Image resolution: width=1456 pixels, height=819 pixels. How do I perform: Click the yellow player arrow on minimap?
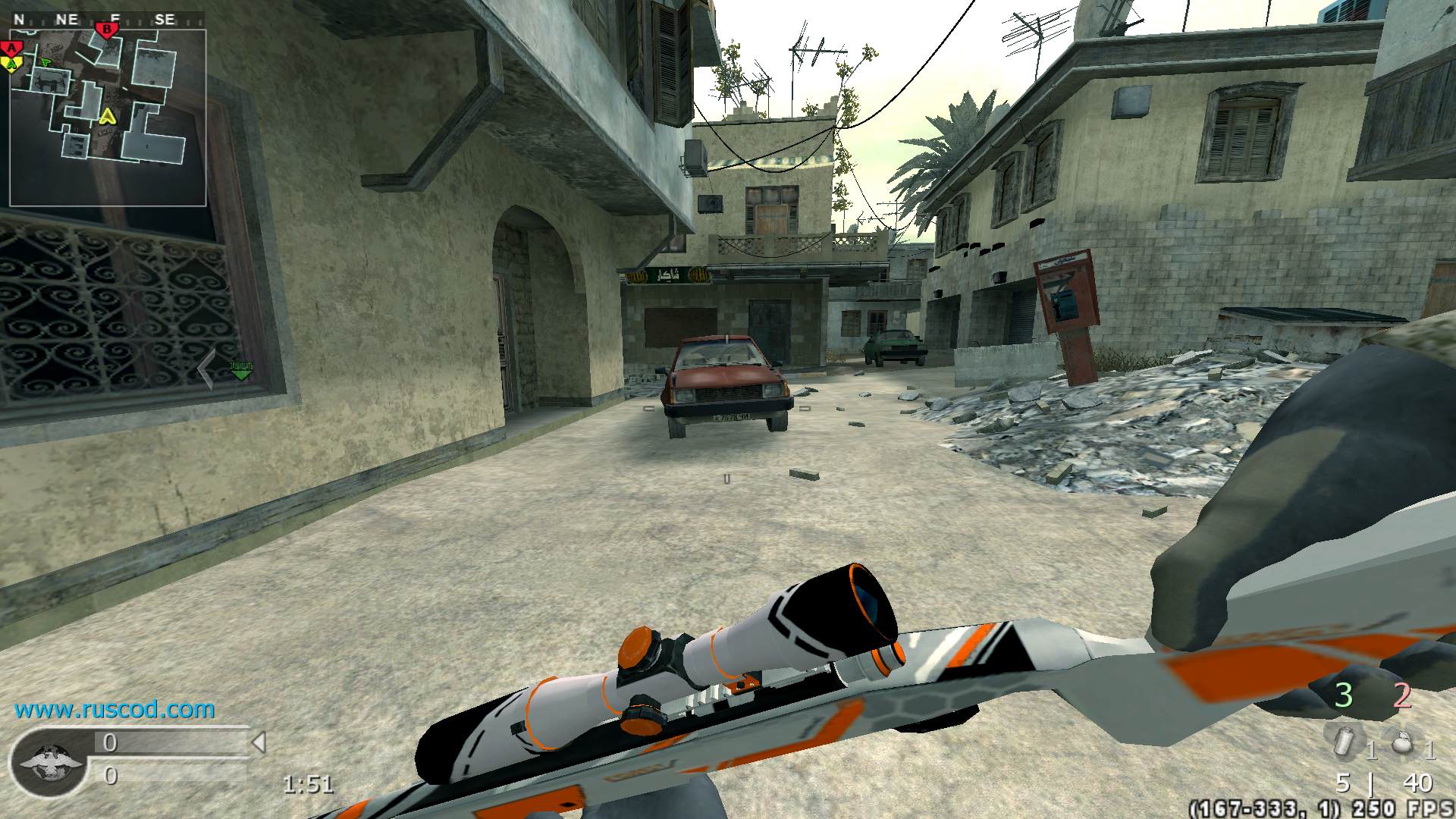(108, 118)
